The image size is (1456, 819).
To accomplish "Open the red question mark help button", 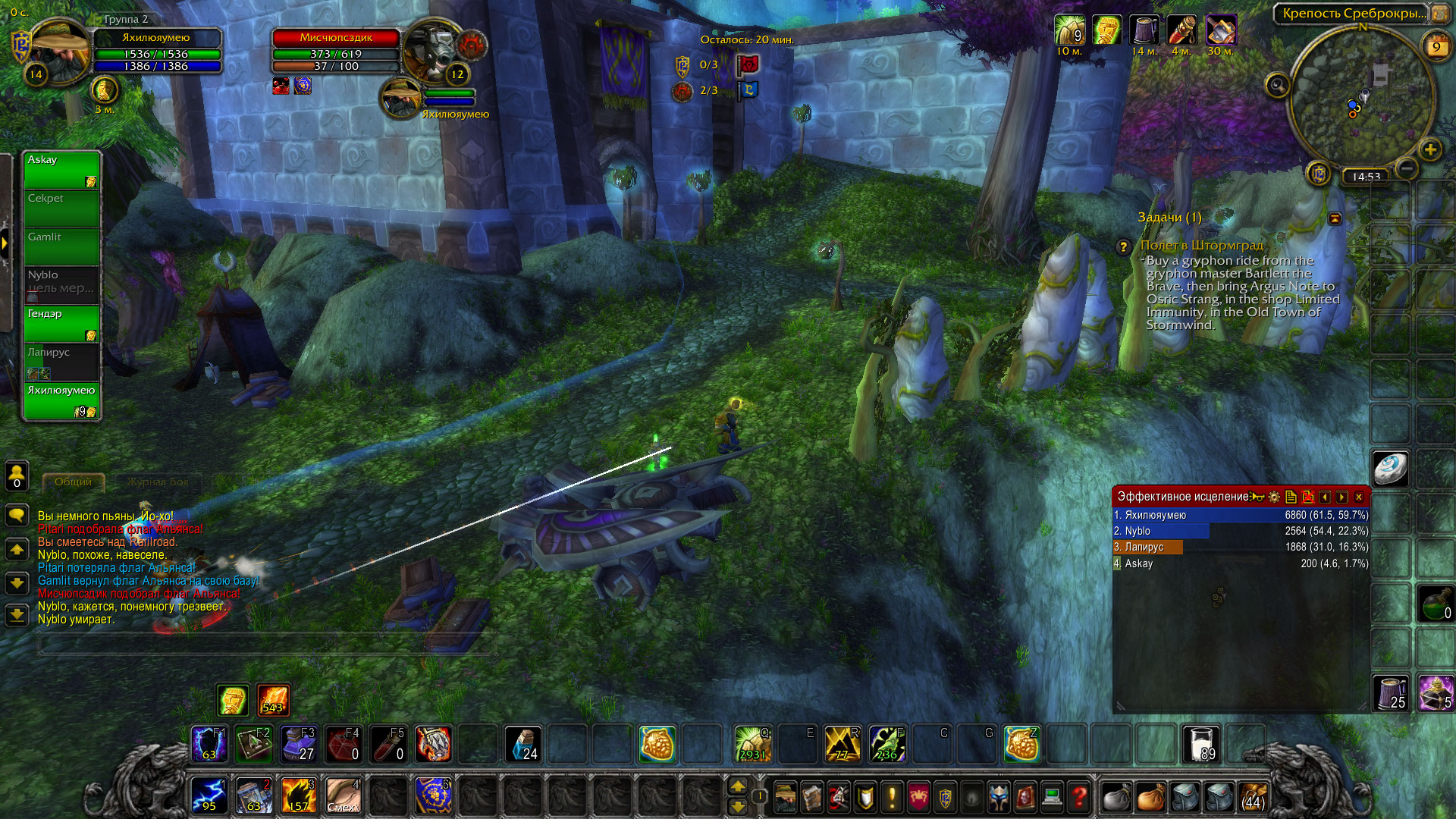I will [1078, 797].
